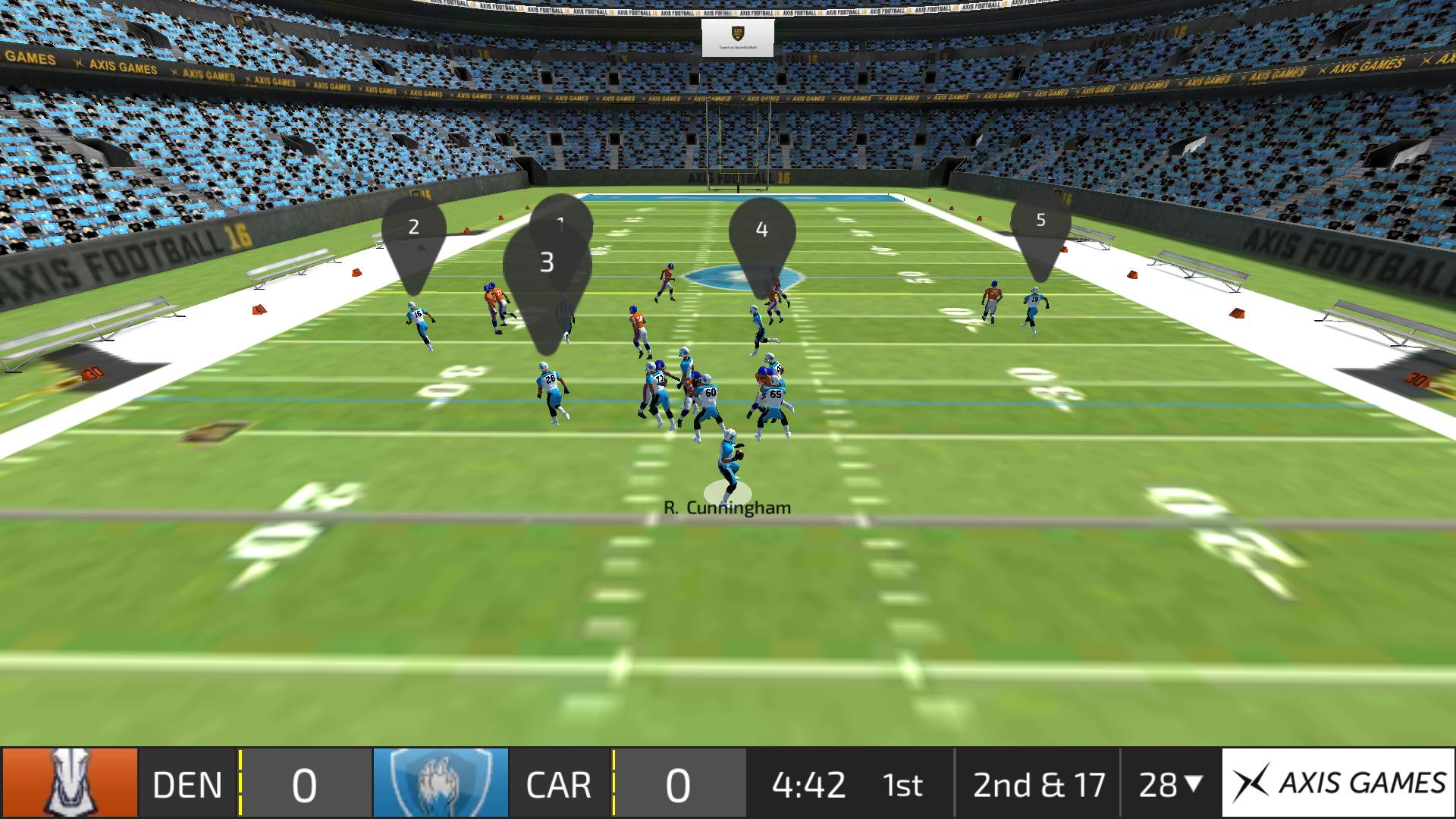Select passing target marker 3
1456x819 pixels.
tap(548, 264)
